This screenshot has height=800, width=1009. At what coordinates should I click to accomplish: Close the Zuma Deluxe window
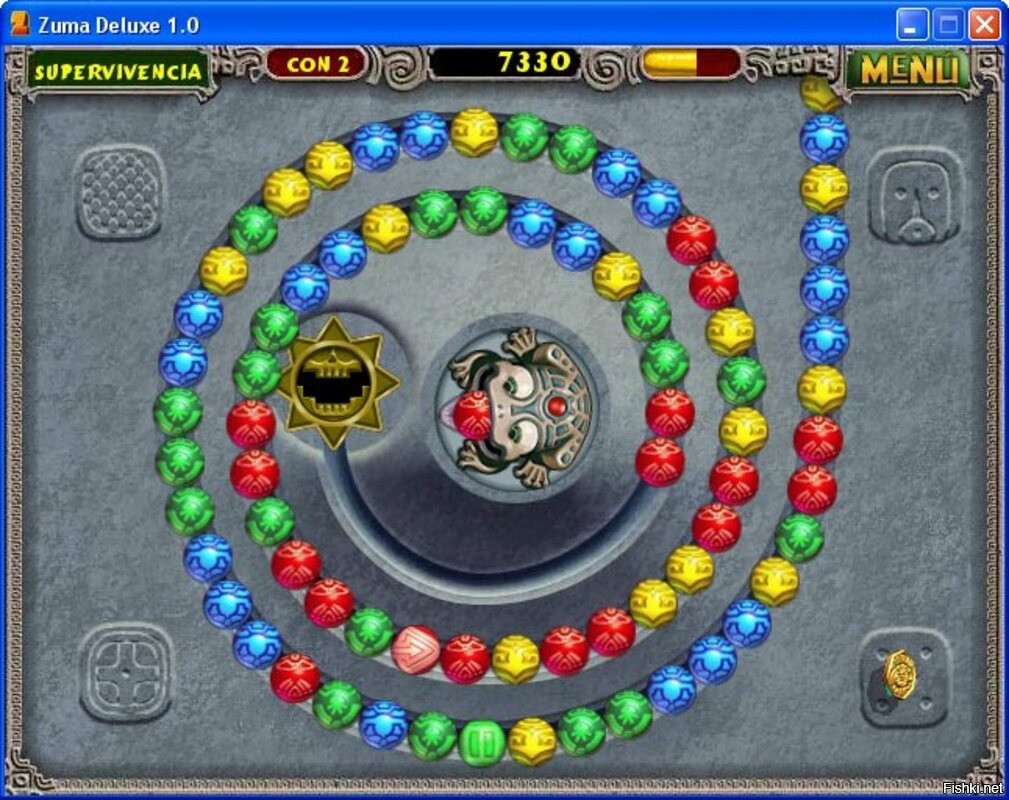(x=984, y=24)
